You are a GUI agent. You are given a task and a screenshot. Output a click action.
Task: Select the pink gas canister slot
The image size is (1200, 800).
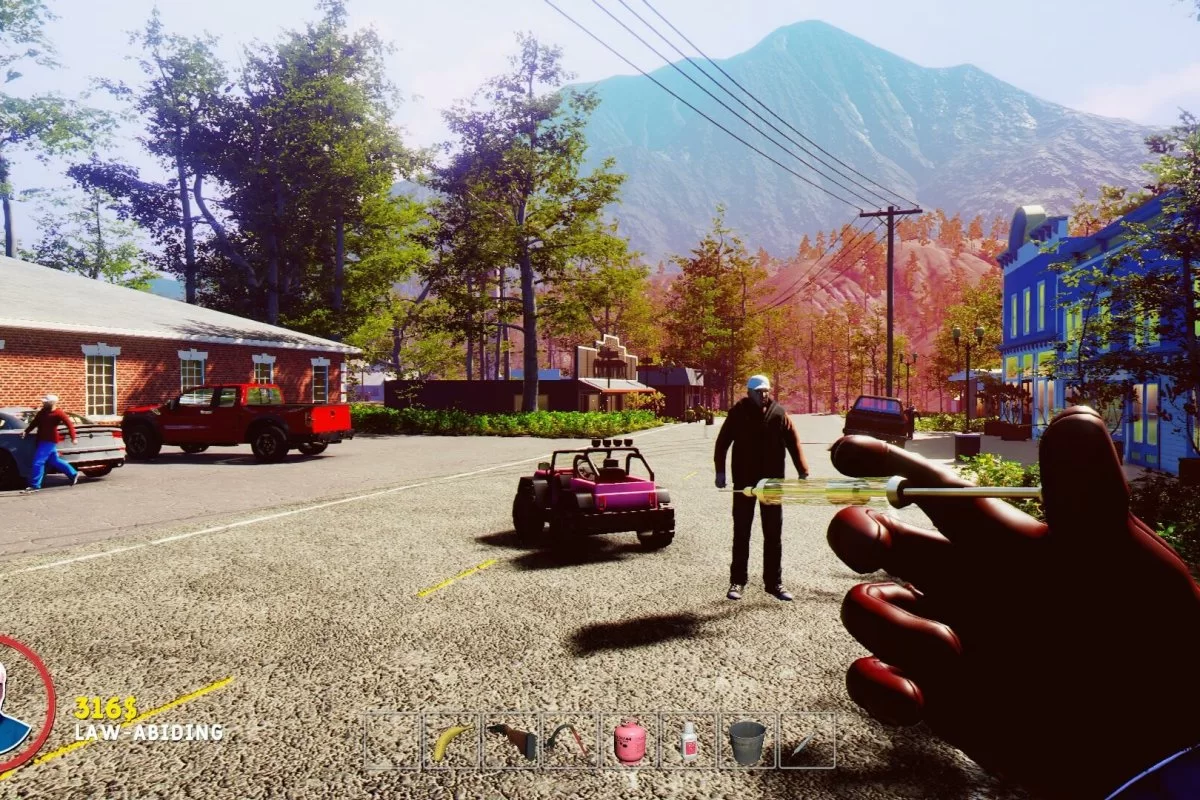point(629,741)
